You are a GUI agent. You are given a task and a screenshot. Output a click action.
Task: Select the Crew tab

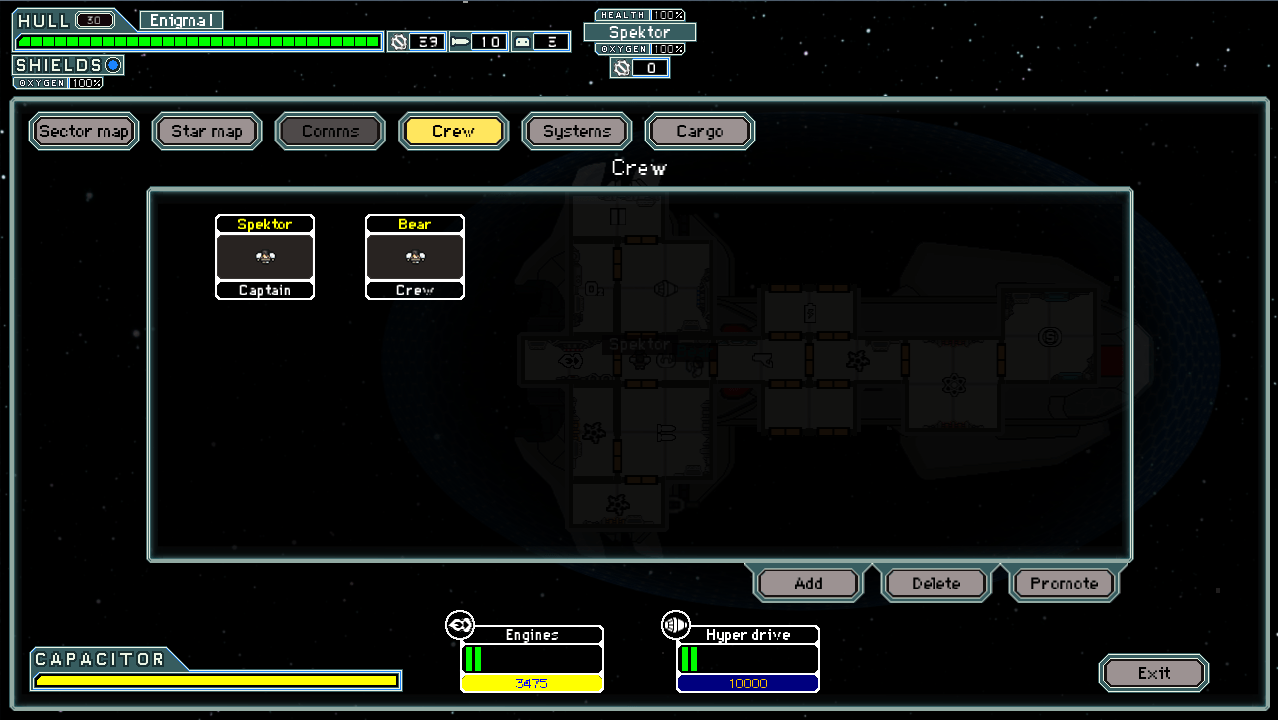click(453, 131)
